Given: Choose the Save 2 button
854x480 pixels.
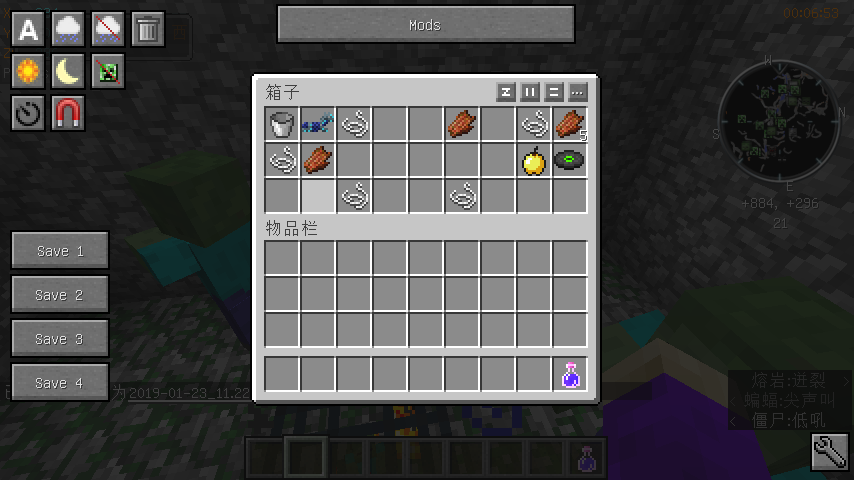Looking at the screenshot, I should point(60,295).
